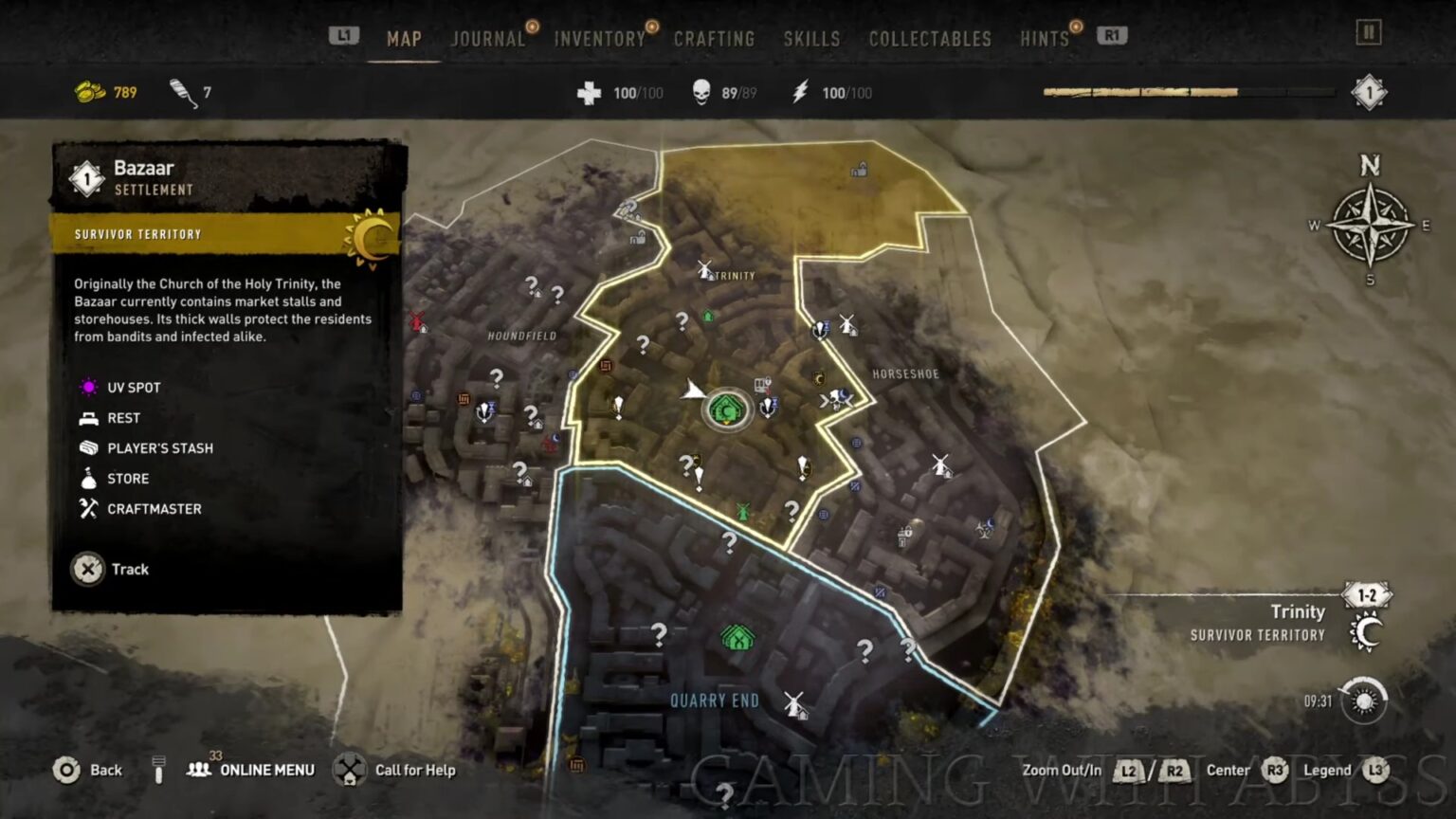The height and width of the screenshot is (819, 1456).
Task: Click the compass rose on the map
Action: coord(1370,226)
